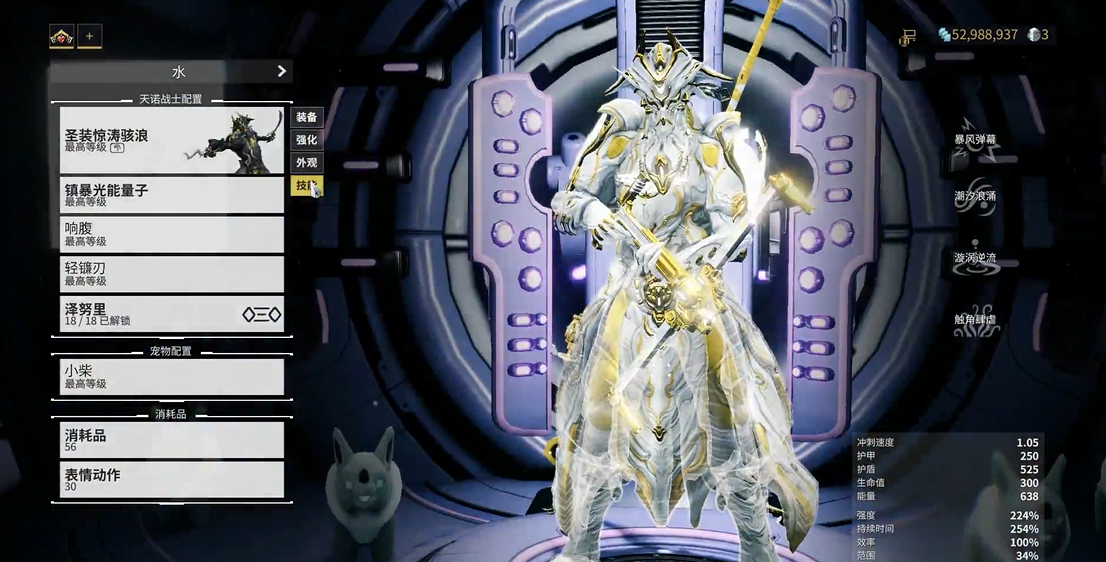Viewport: 1106px width, 562px height.
Task: Click the gold loadout emblem icon
Action: pyautogui.click(x=61, y=37)
